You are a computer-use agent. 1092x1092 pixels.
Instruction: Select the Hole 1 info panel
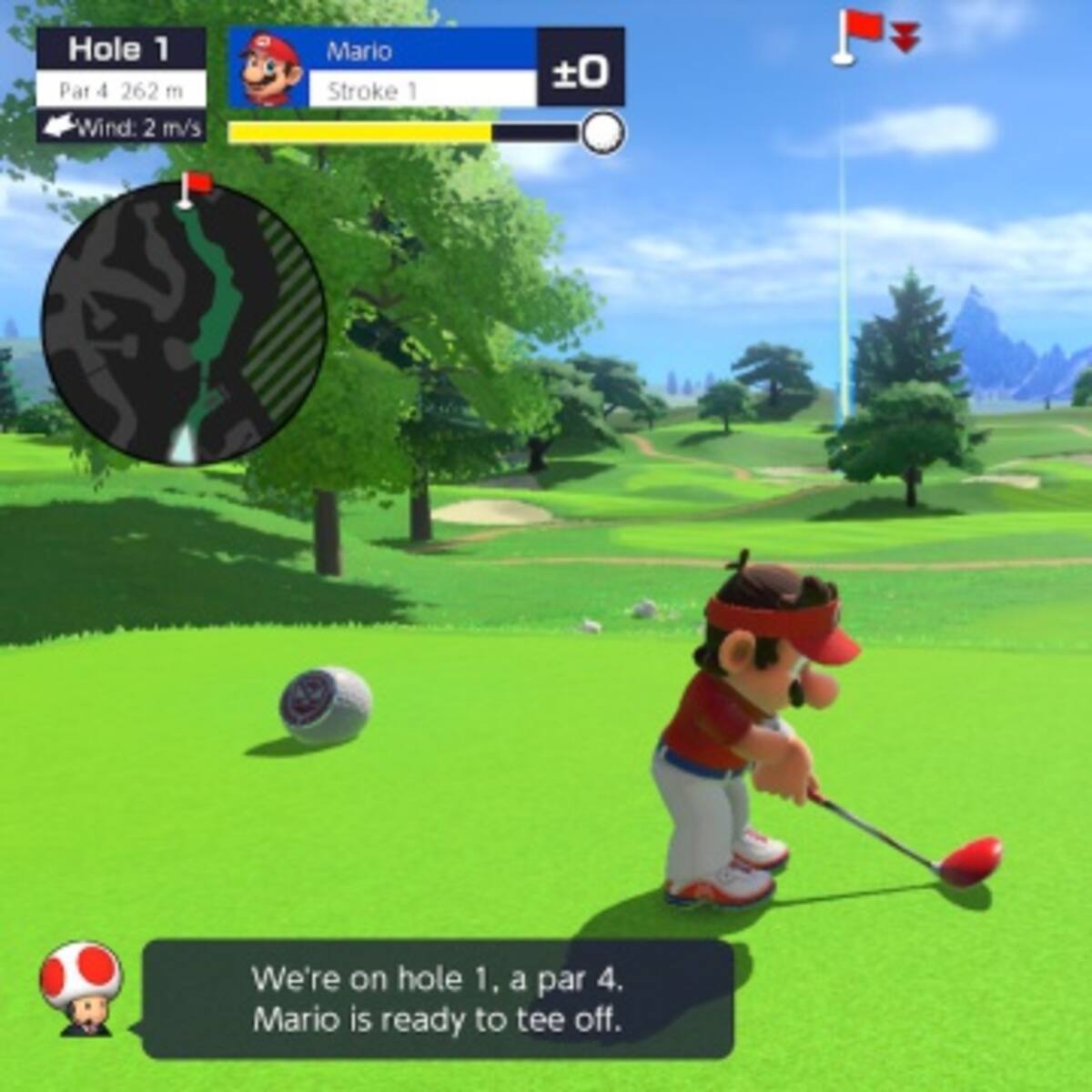[x=121, y=85]
